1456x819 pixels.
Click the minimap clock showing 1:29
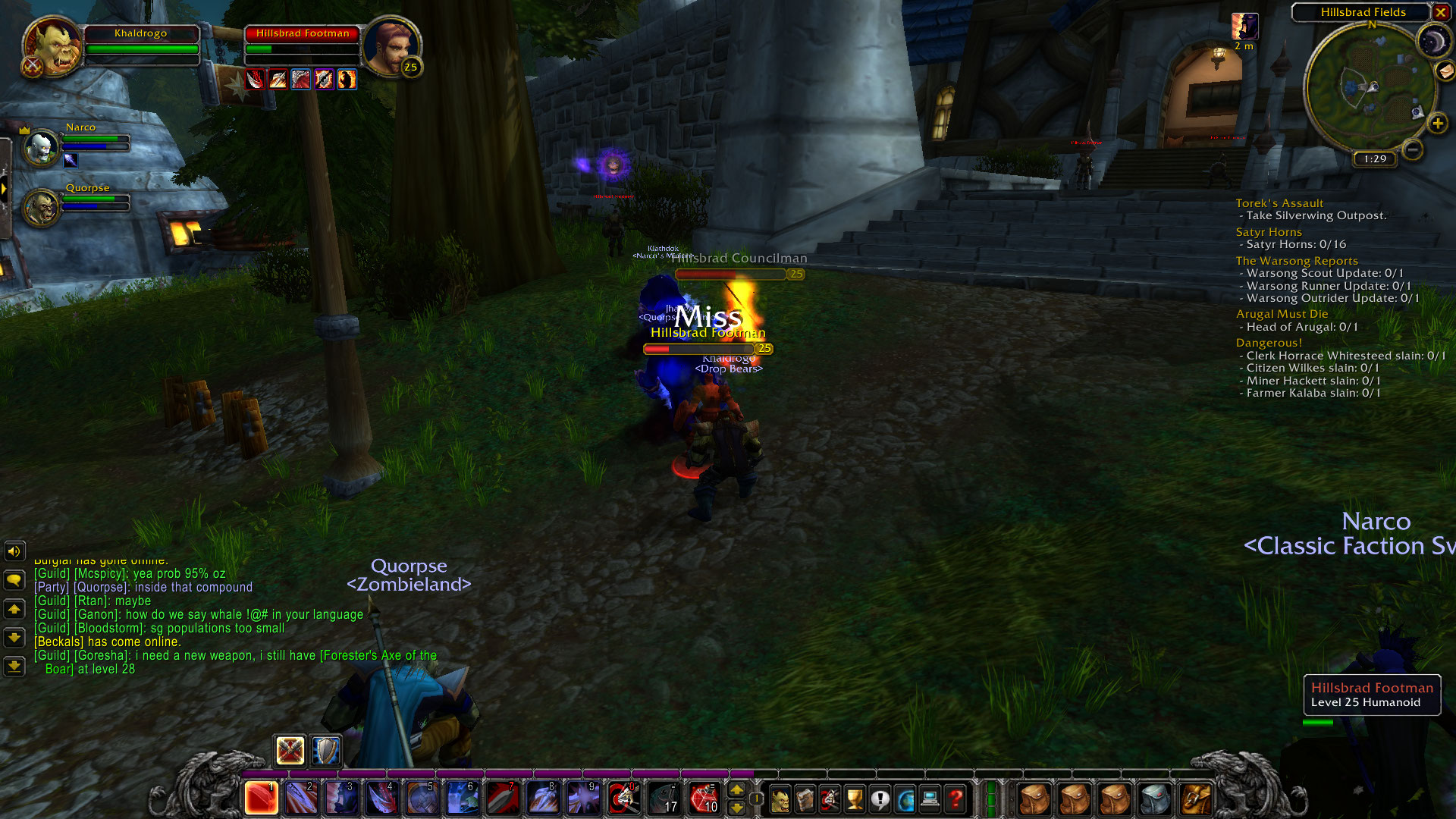point(1374,159)
